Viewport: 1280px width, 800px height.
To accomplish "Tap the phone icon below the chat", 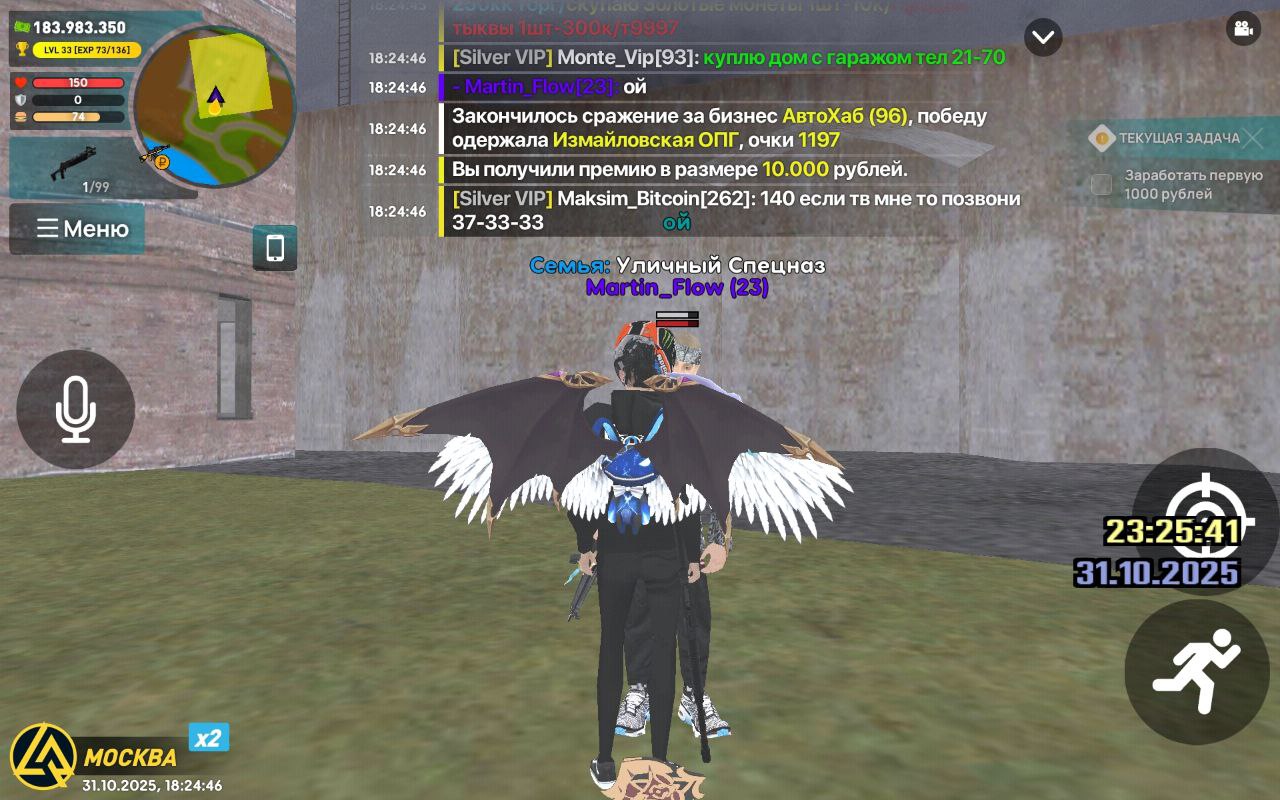I will (276, 248).
